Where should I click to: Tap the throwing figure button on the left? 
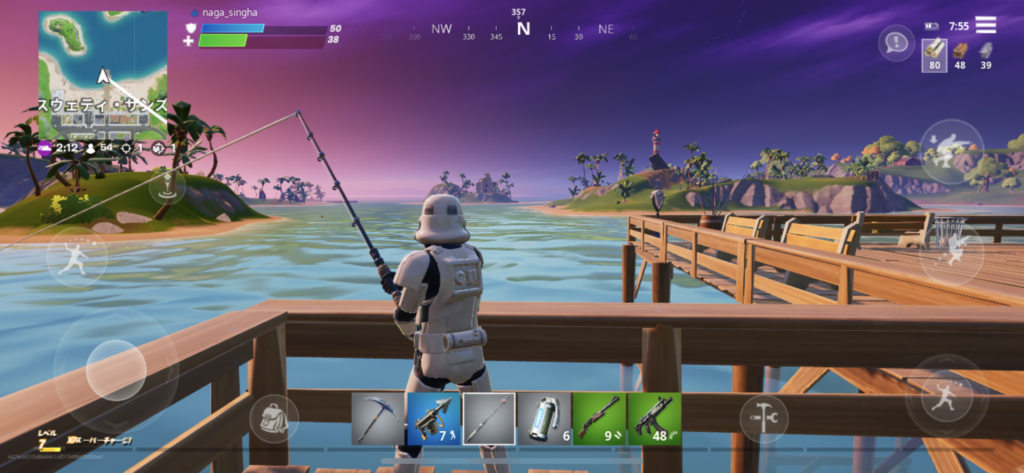click(x=77, y=258)
